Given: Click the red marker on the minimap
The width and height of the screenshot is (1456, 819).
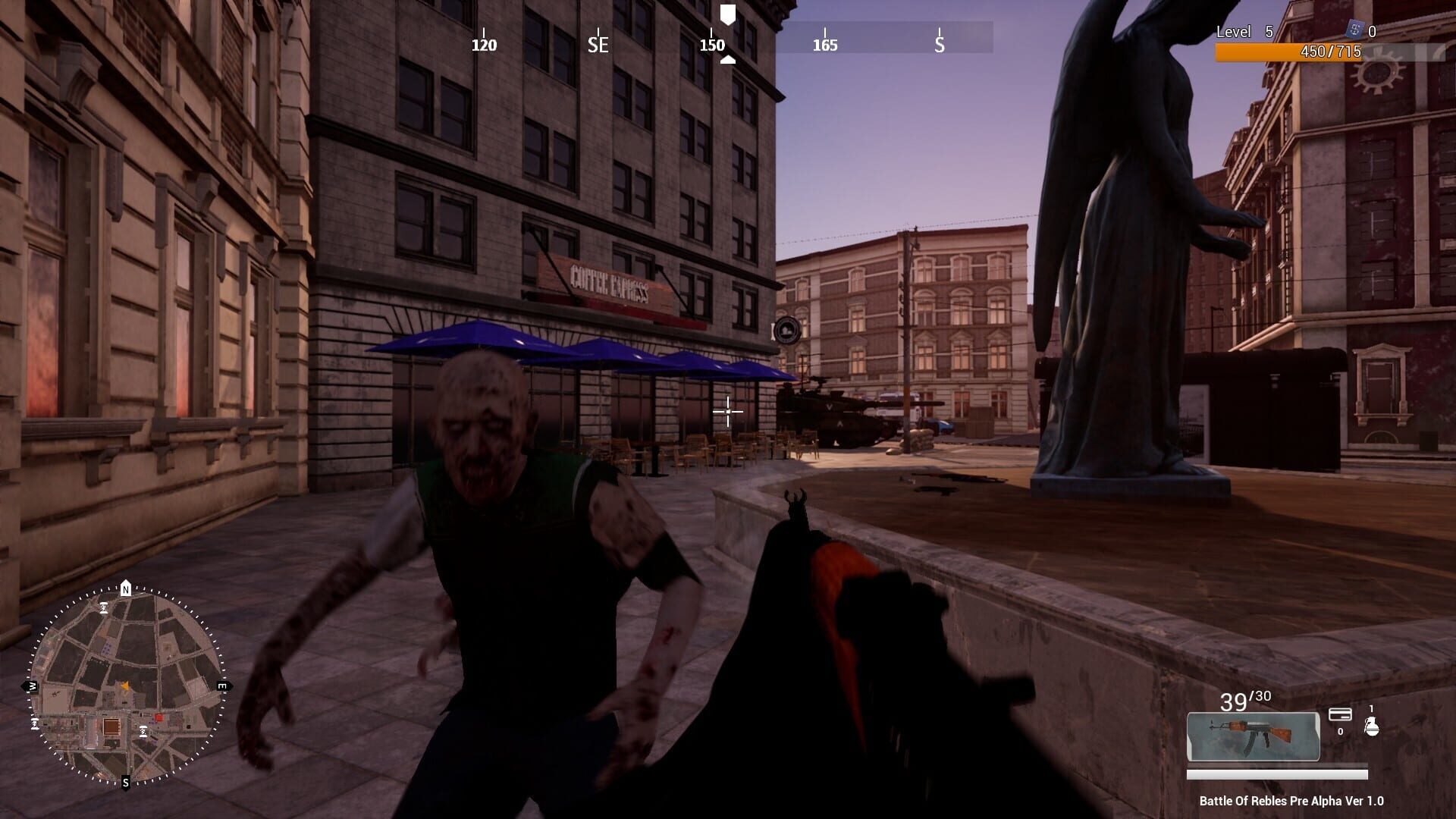Looking at the screenshot, I should click(159, 717).
